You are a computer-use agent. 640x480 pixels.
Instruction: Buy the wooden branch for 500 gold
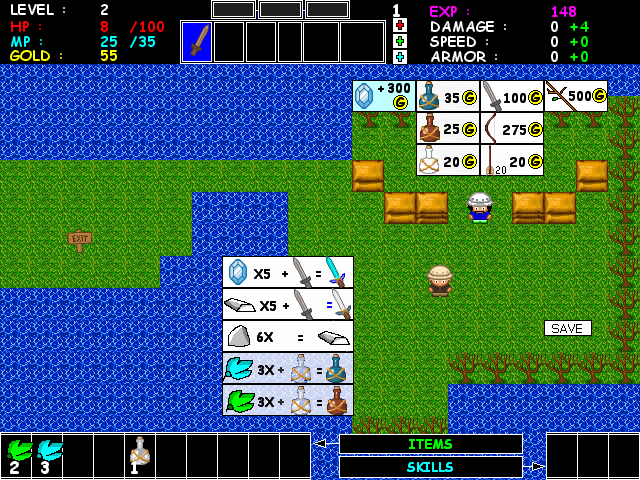576,96
